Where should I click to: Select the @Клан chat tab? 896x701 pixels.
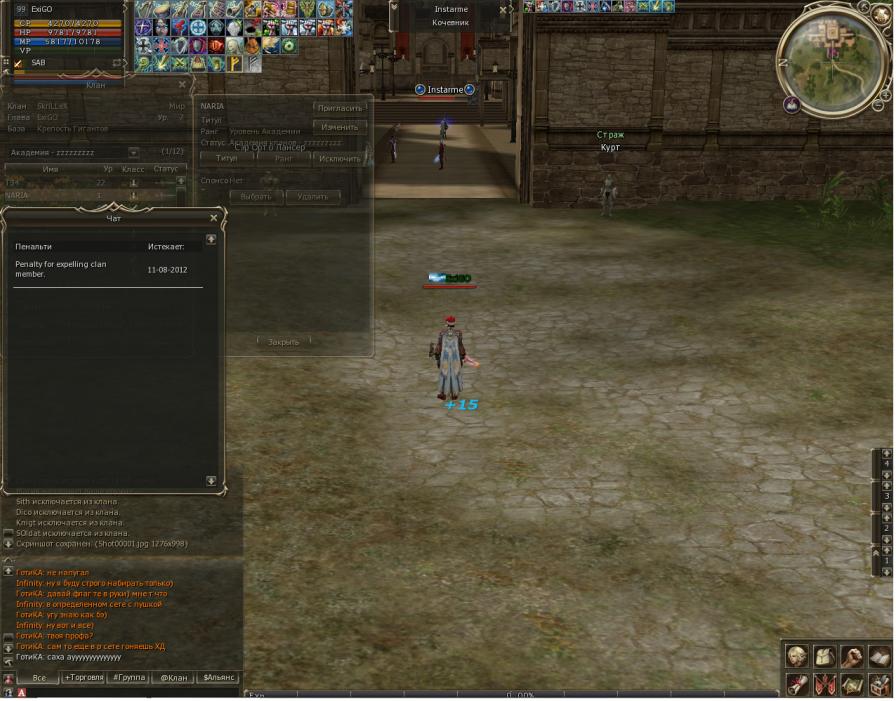click(x=174, y=677)
